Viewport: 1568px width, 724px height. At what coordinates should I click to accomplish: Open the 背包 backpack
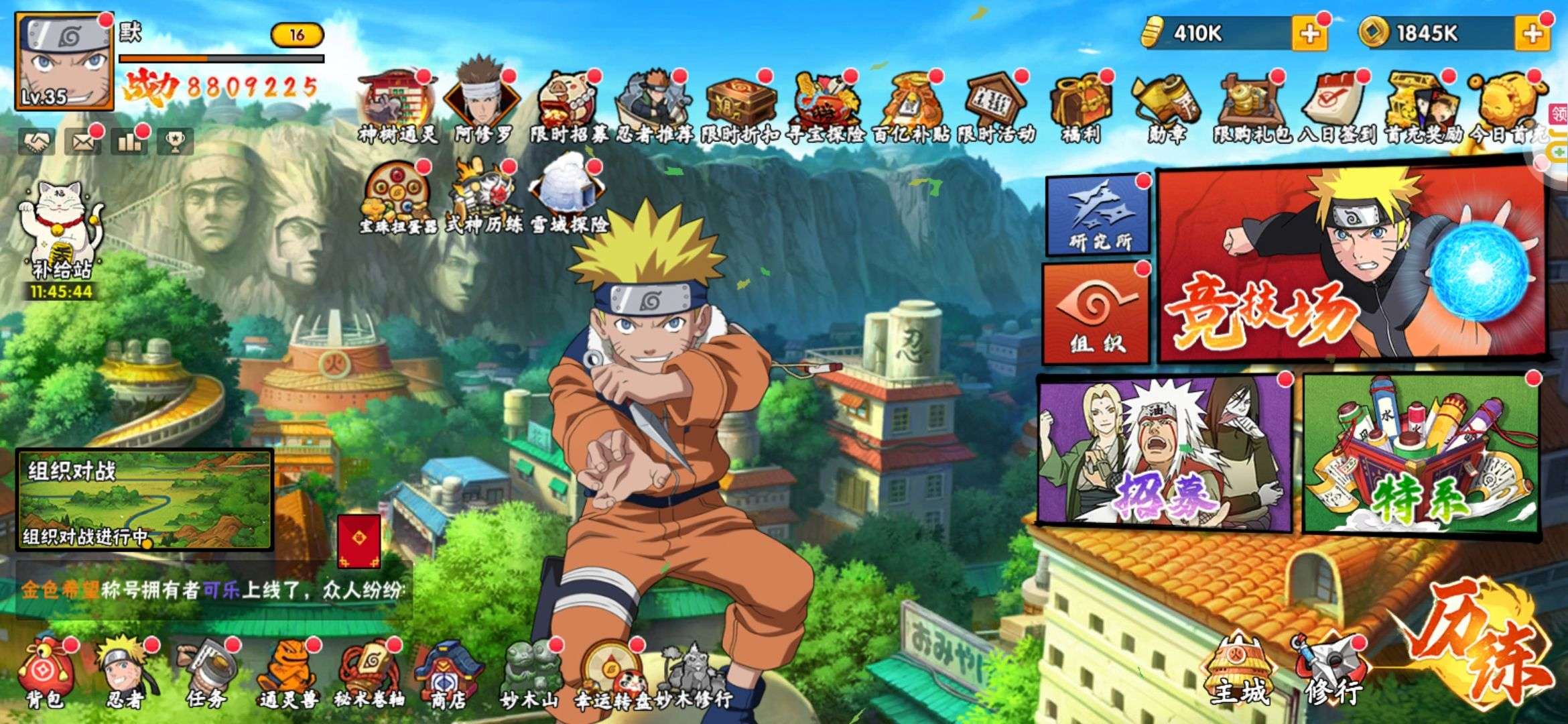[x=46, y=672]
